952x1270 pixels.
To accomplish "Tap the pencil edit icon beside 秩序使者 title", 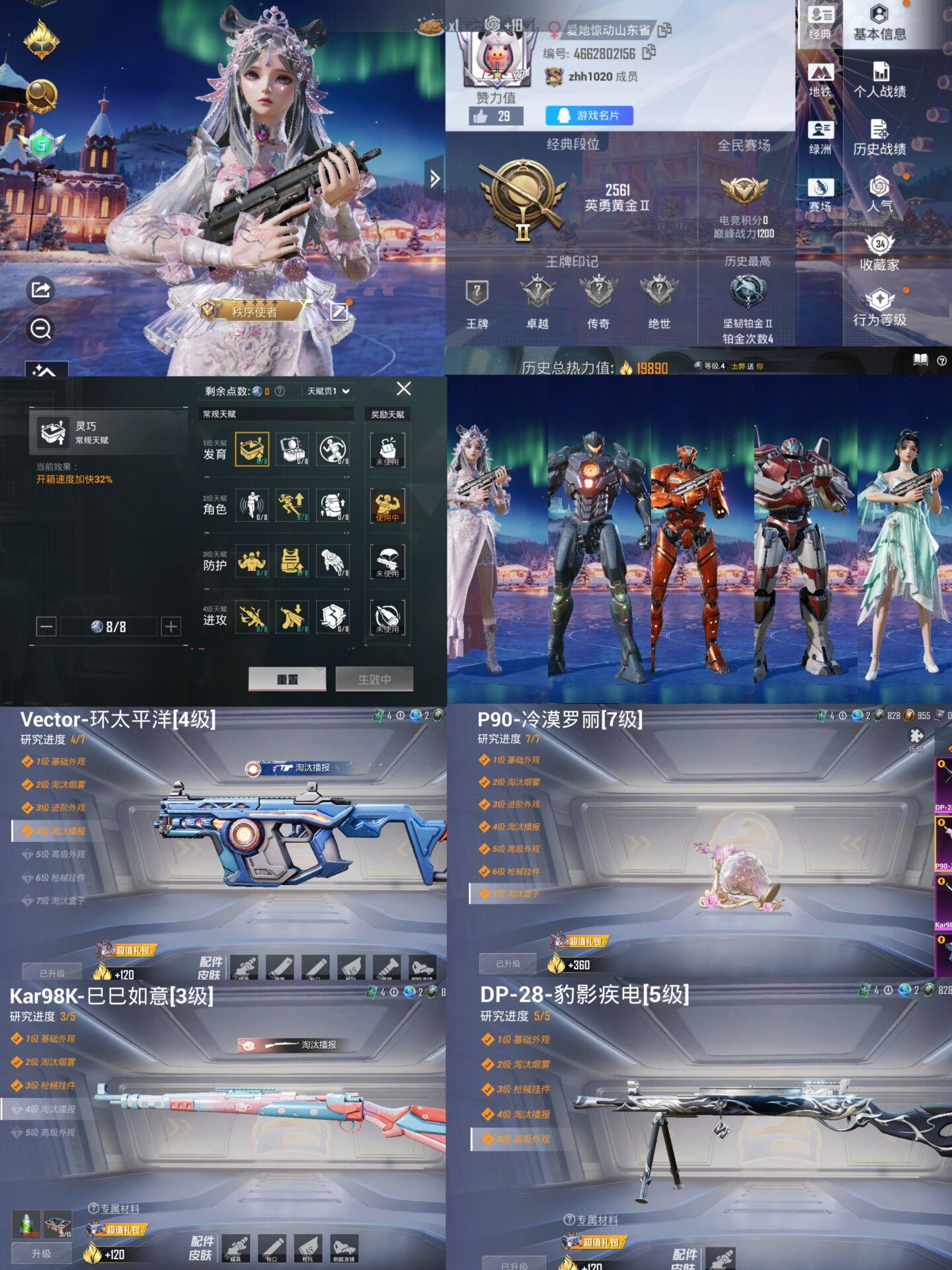I will click(339, 311).
